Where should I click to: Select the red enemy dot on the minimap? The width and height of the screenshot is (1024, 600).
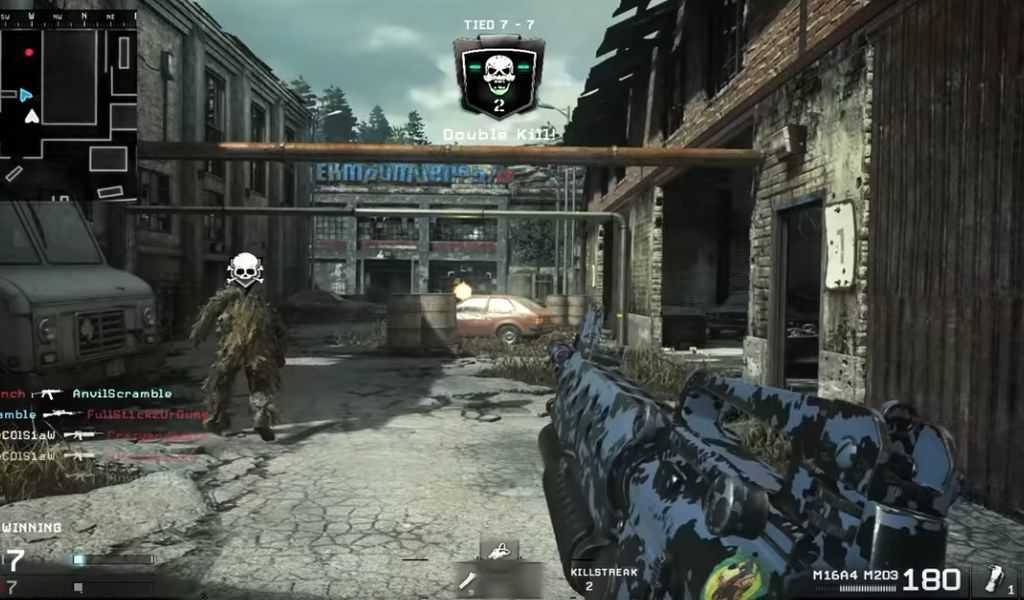point(29,52)
